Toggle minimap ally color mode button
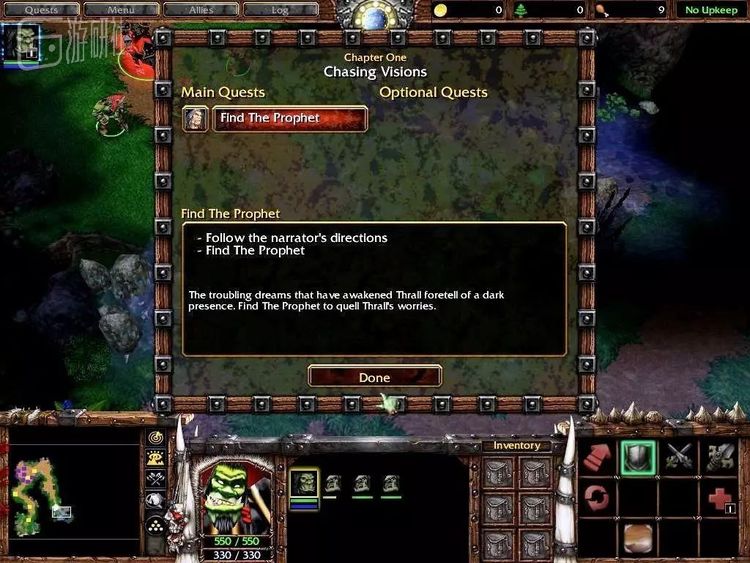750x563 pixels. coord(155,479)
